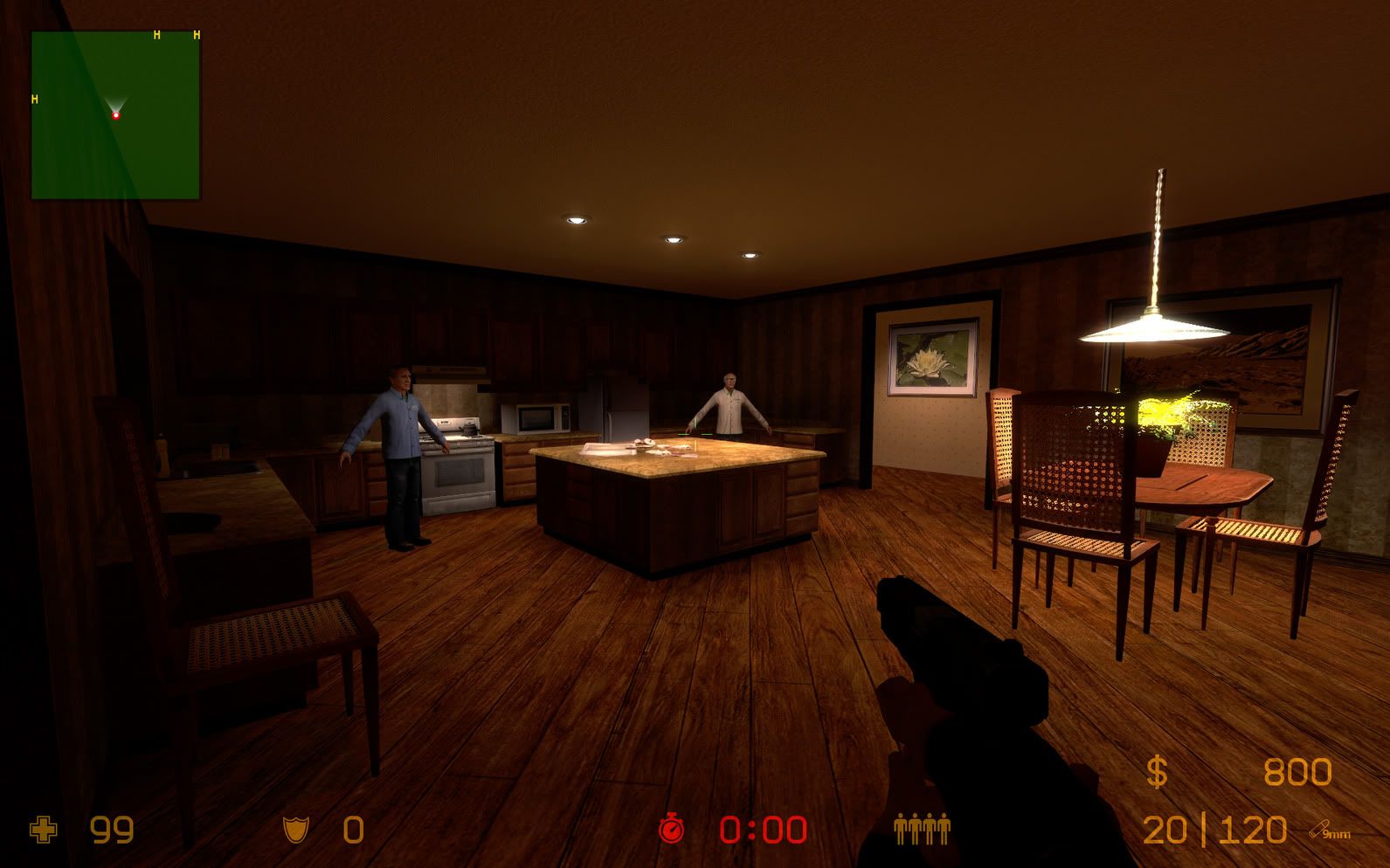
Task: Click the health cross icon
Action: [43, 829]
